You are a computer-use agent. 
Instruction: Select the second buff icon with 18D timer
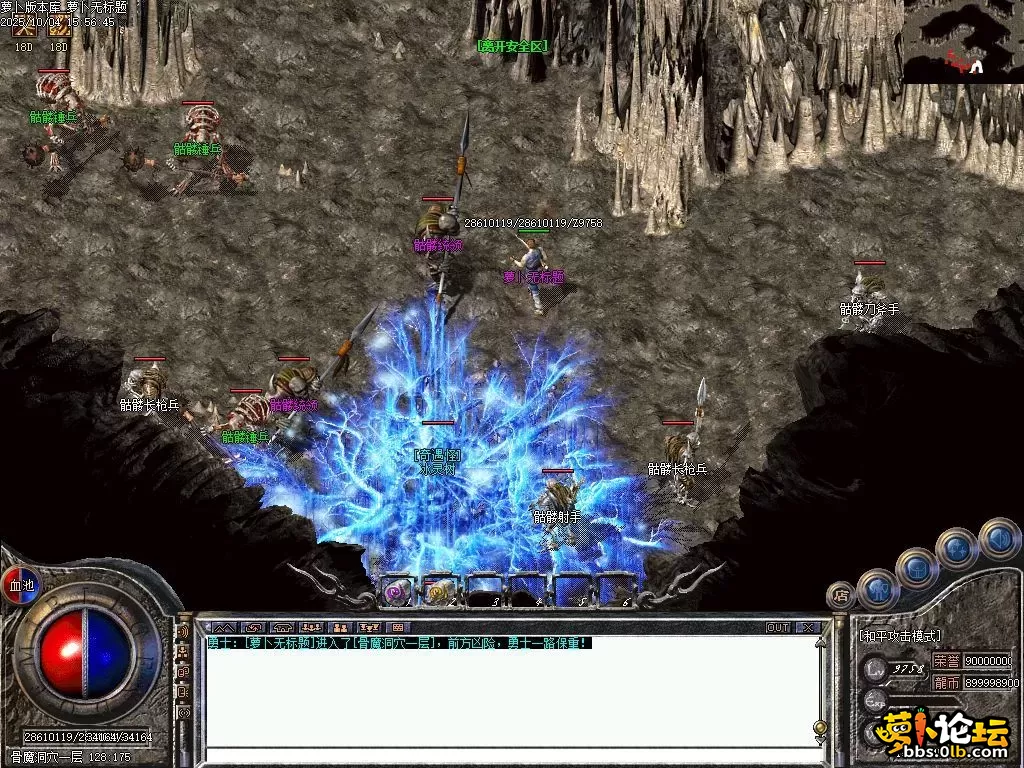59,31
